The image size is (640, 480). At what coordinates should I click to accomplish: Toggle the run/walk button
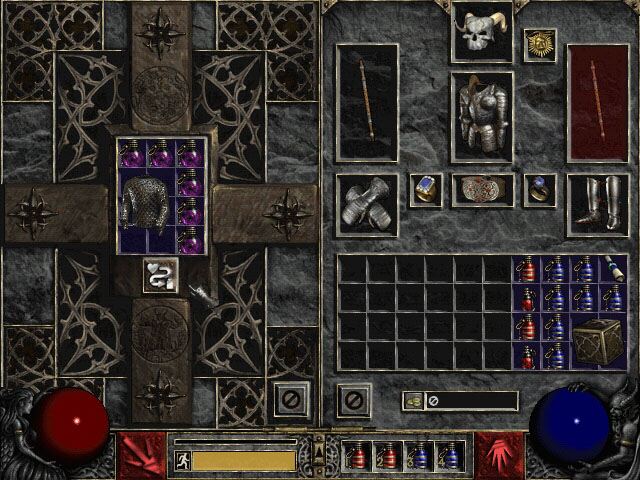[182, 461]
